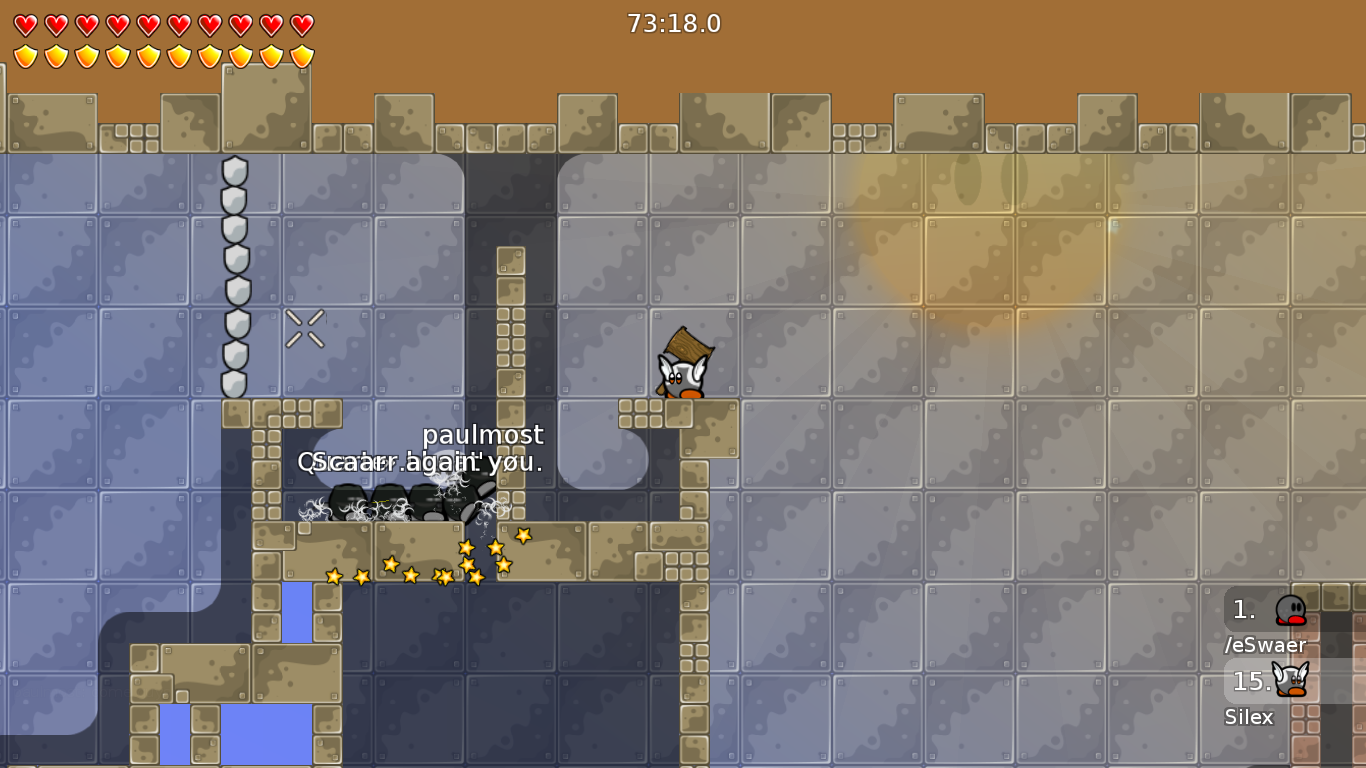Click the leftmost falling star particle
The height and width of the screenshot is (768, 1366).
(332, 576)
